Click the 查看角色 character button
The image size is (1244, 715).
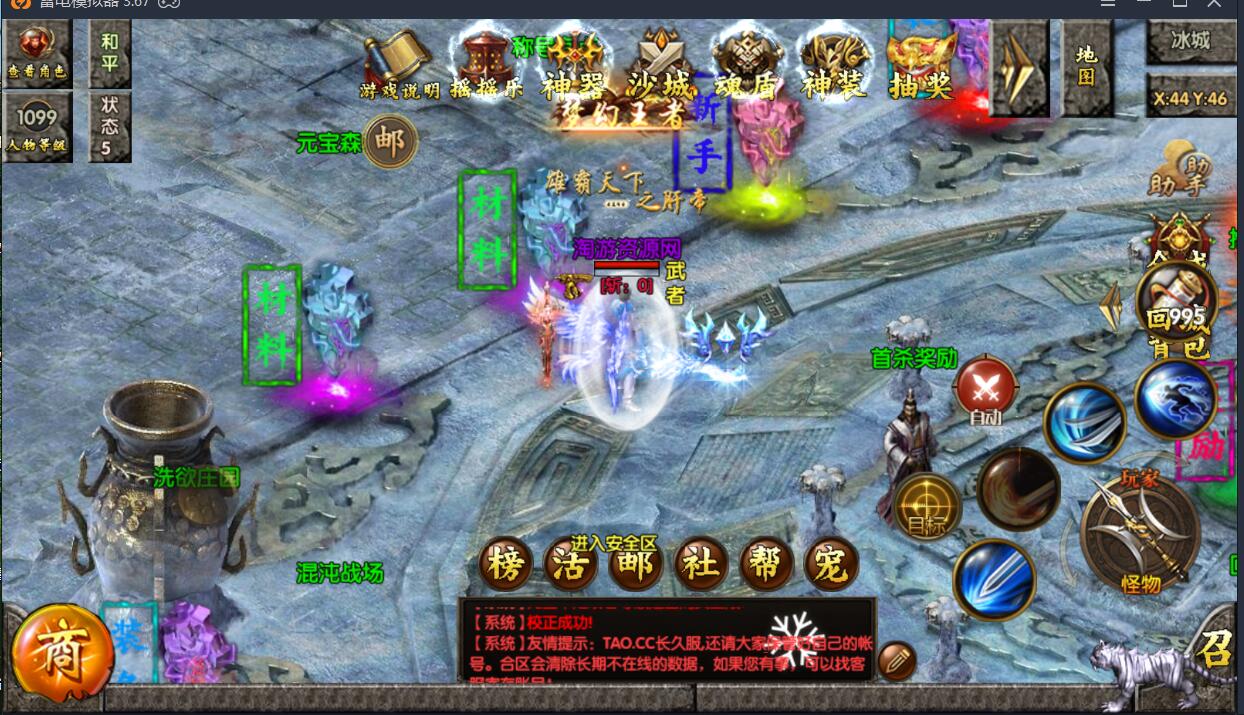(37, 53)
